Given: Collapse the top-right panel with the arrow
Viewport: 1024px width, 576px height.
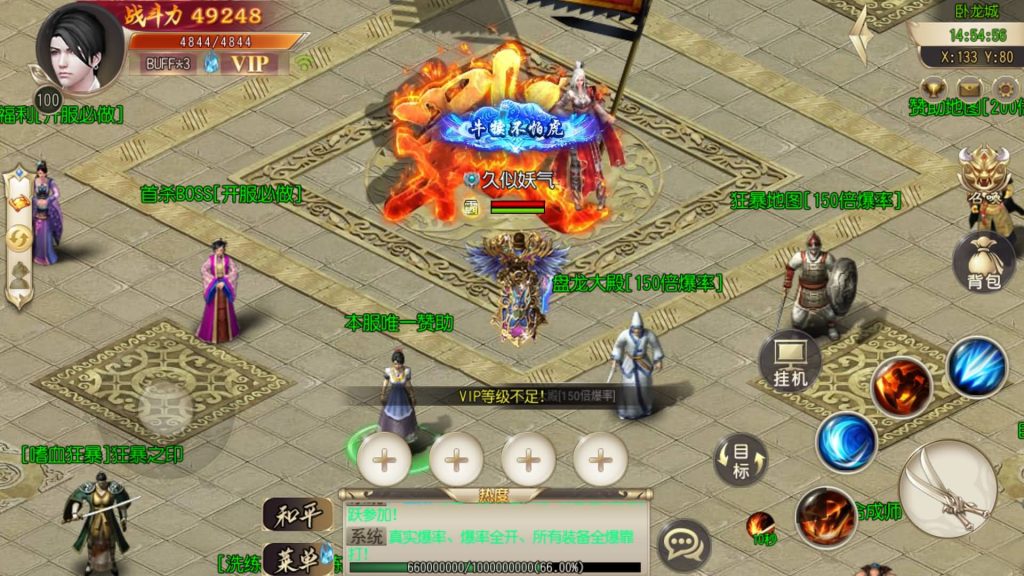Looking at the screenshot, I should (860, 36).
